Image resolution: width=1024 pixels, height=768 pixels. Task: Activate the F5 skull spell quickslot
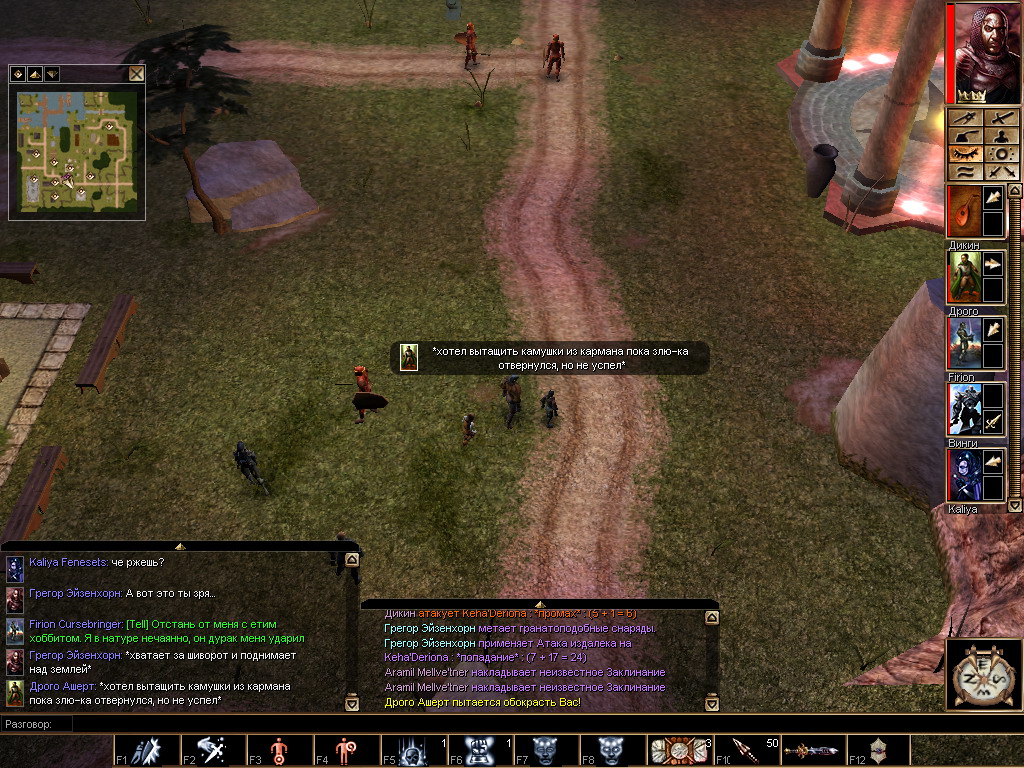coord(414,750)
